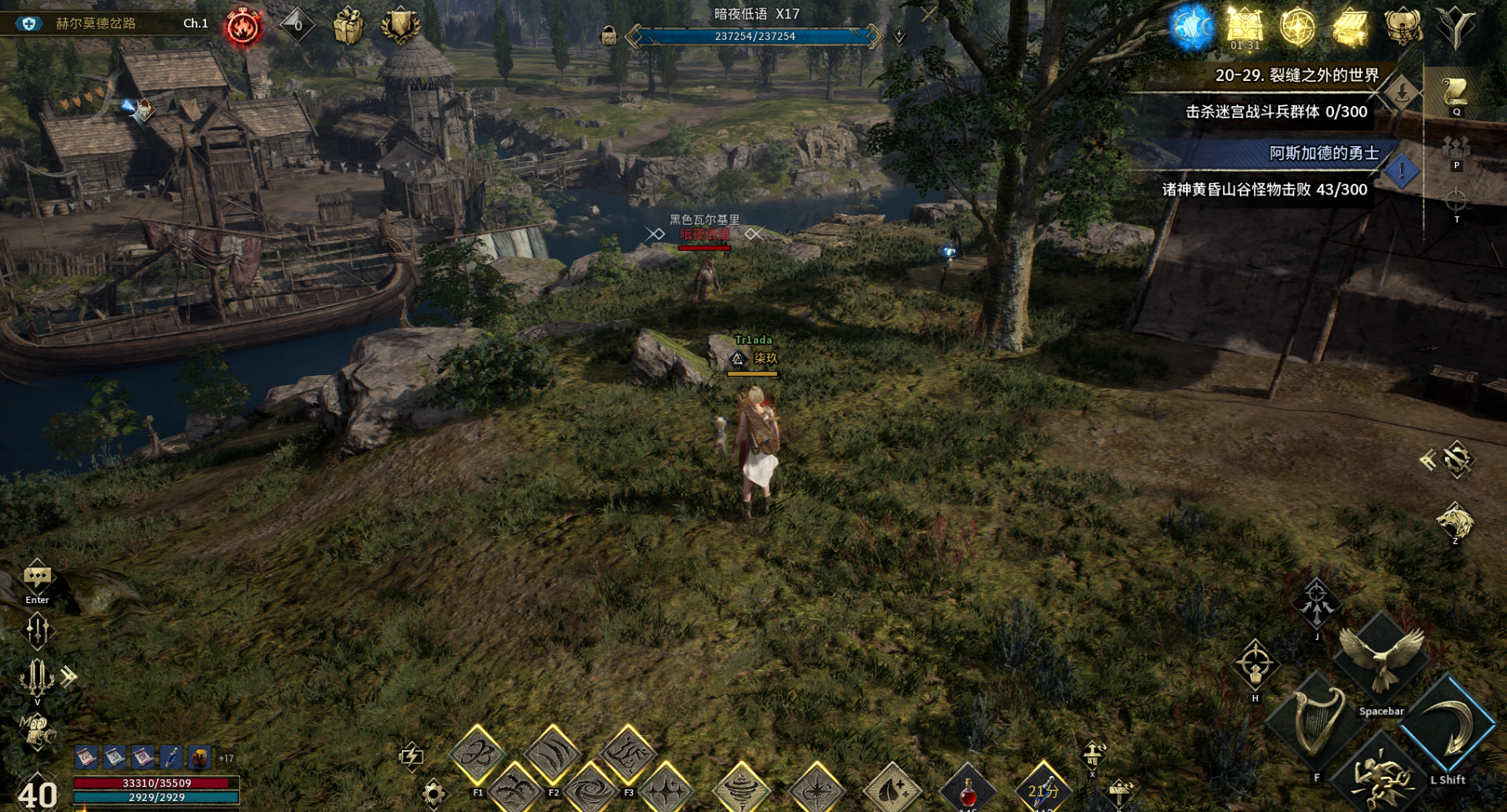Open the chat window via Enter icon

36,577
